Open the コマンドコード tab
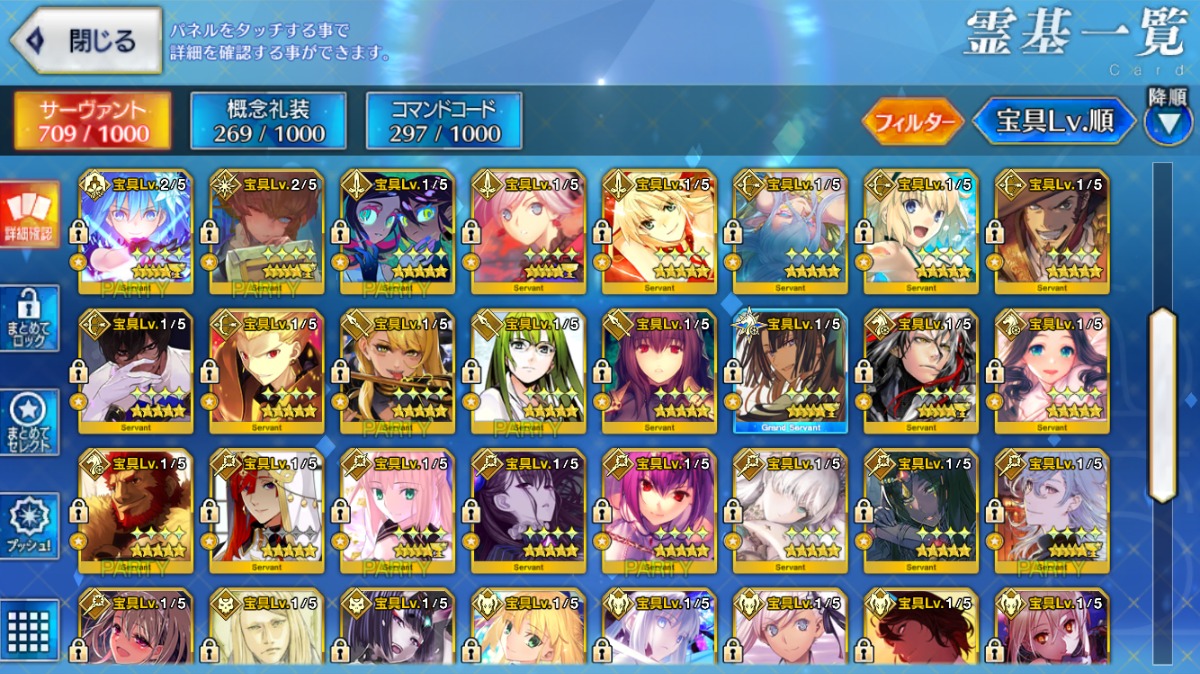Image resolution: width=1200 pixels, height=674 pixels. coord(444,121)
